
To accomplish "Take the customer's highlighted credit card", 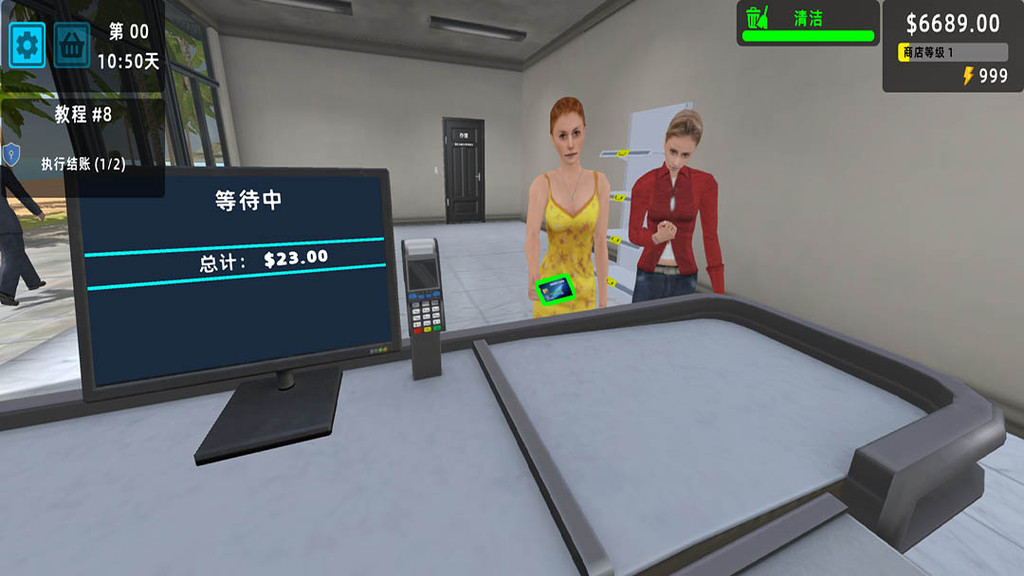I will point(555,290).
